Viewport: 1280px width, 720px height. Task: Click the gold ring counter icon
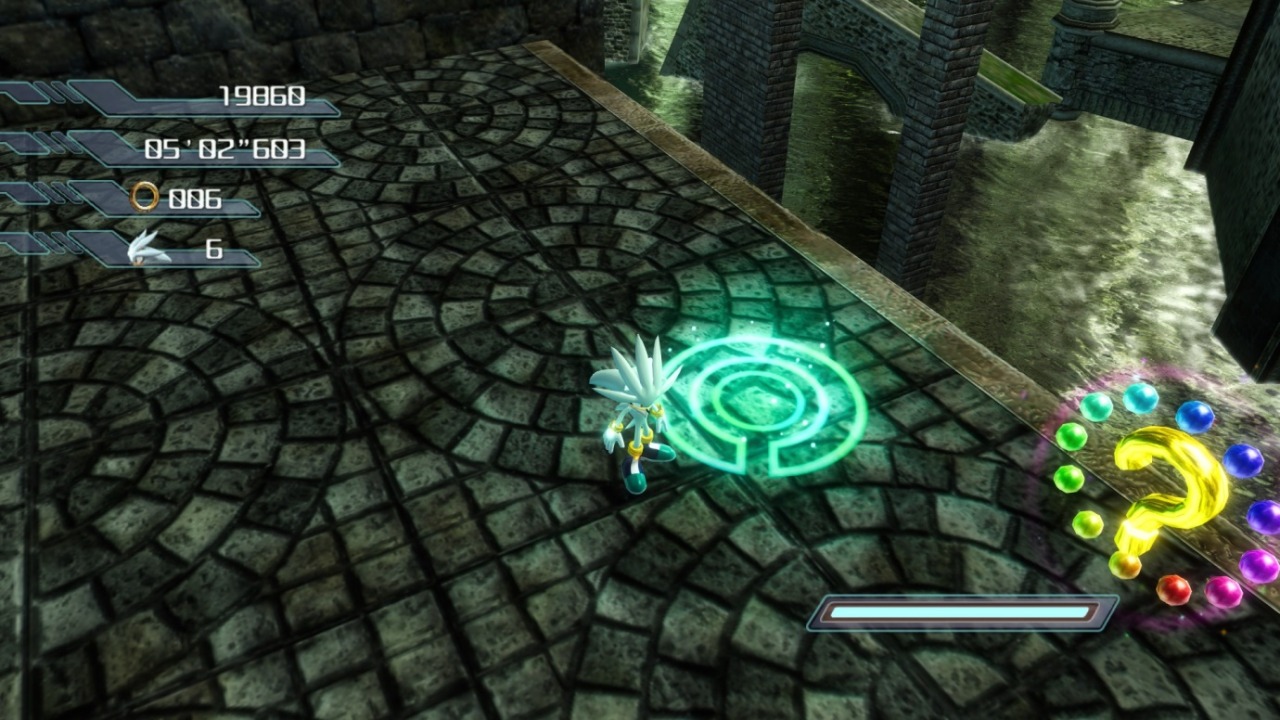coord(145,197)
